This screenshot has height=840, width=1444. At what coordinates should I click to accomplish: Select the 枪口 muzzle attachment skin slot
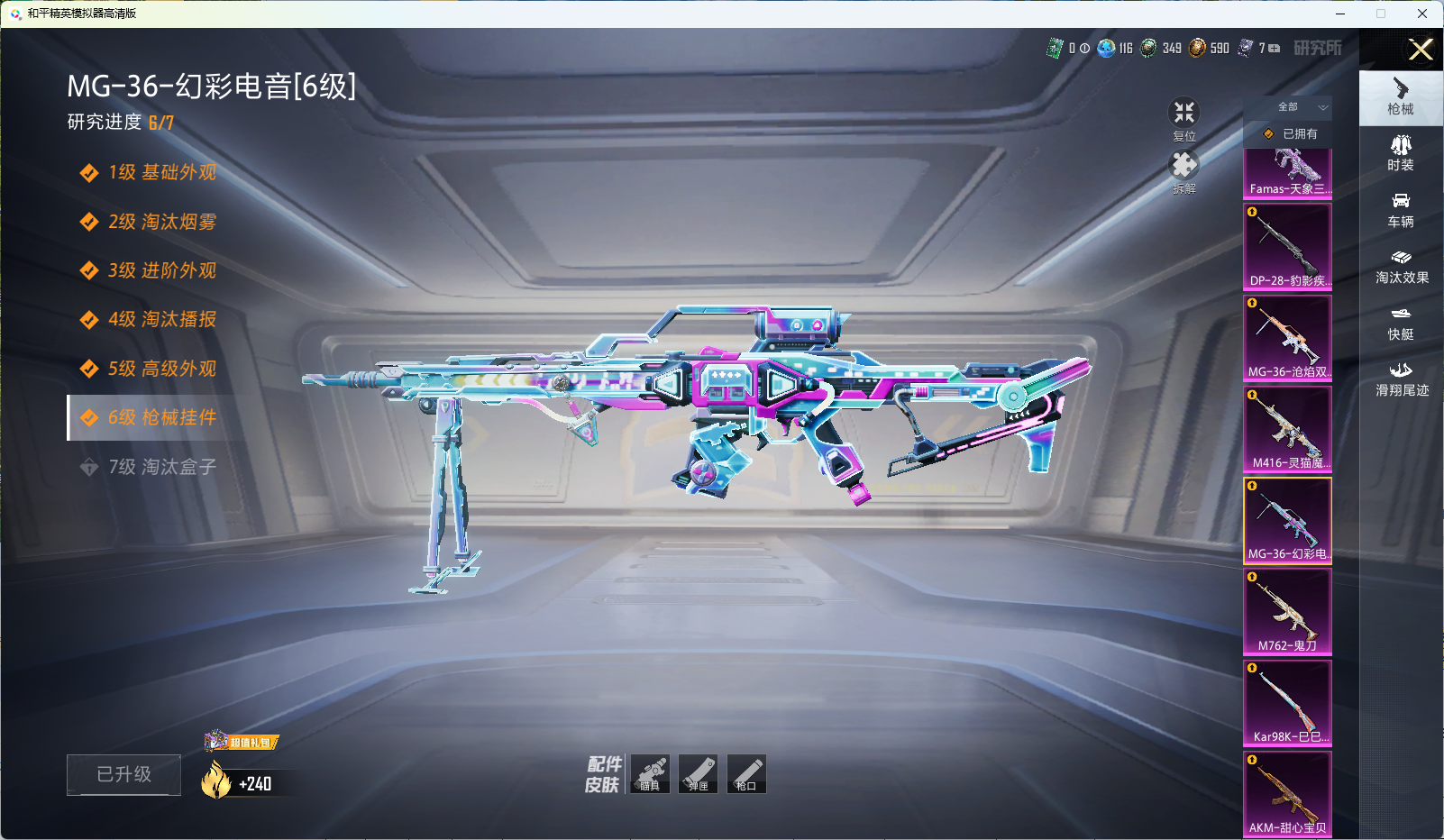[x=746, y=774]
